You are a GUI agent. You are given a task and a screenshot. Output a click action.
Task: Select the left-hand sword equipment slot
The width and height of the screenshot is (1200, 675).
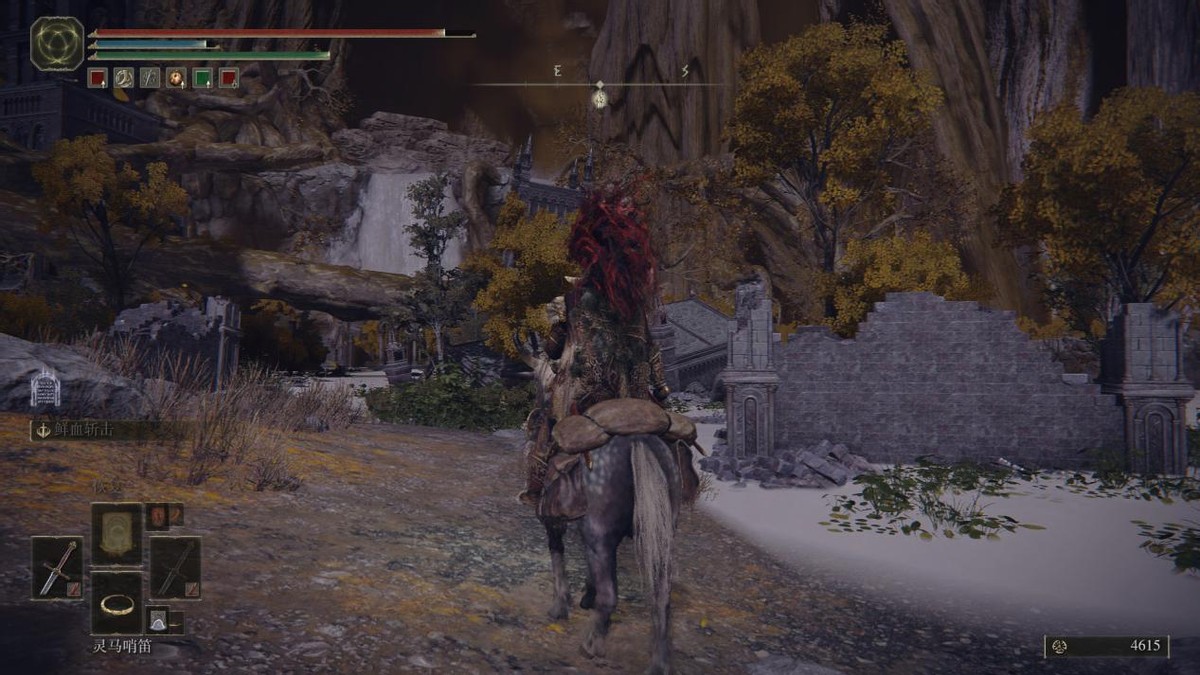point(57,568)
